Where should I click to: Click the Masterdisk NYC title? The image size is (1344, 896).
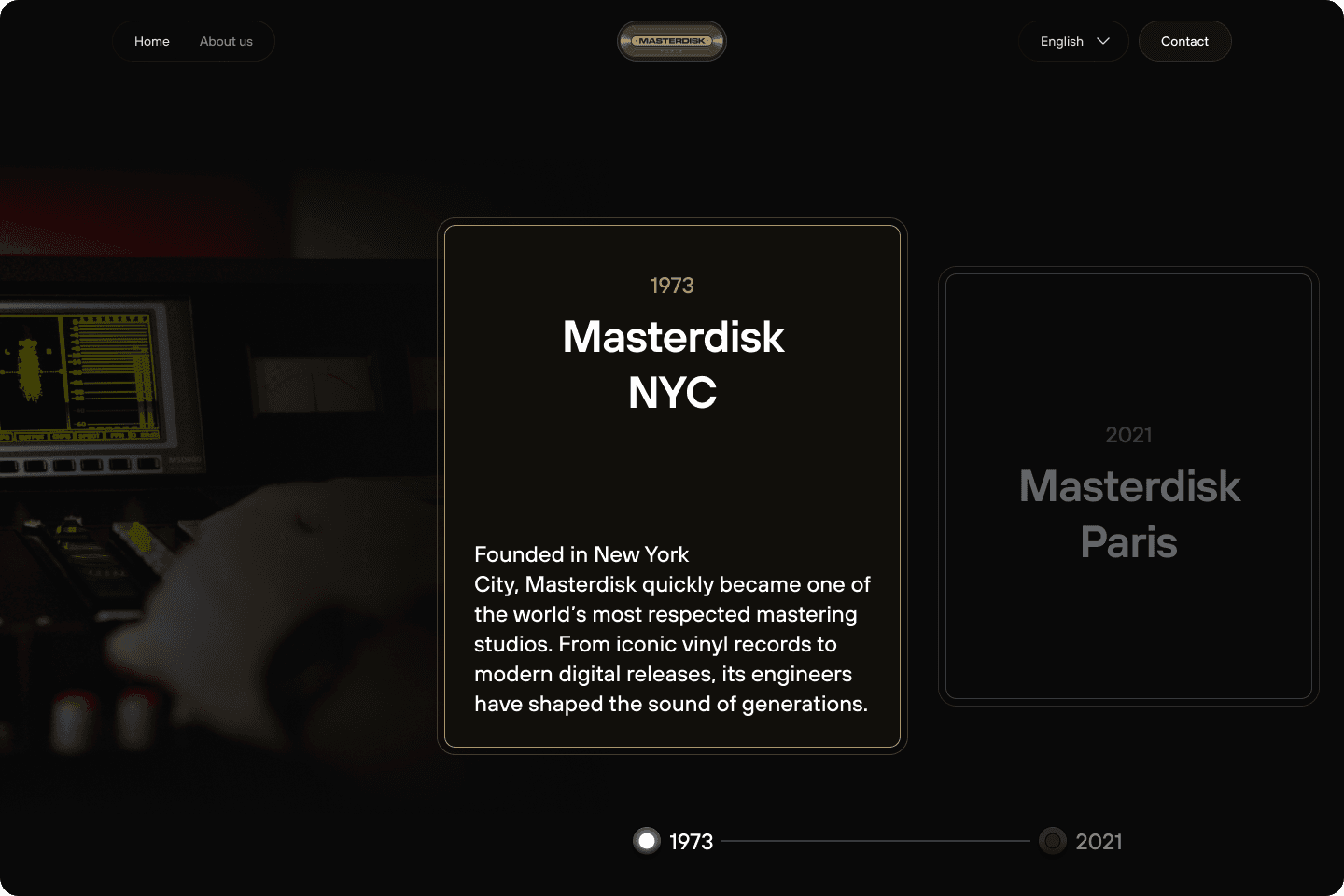(x=673, y=364)
